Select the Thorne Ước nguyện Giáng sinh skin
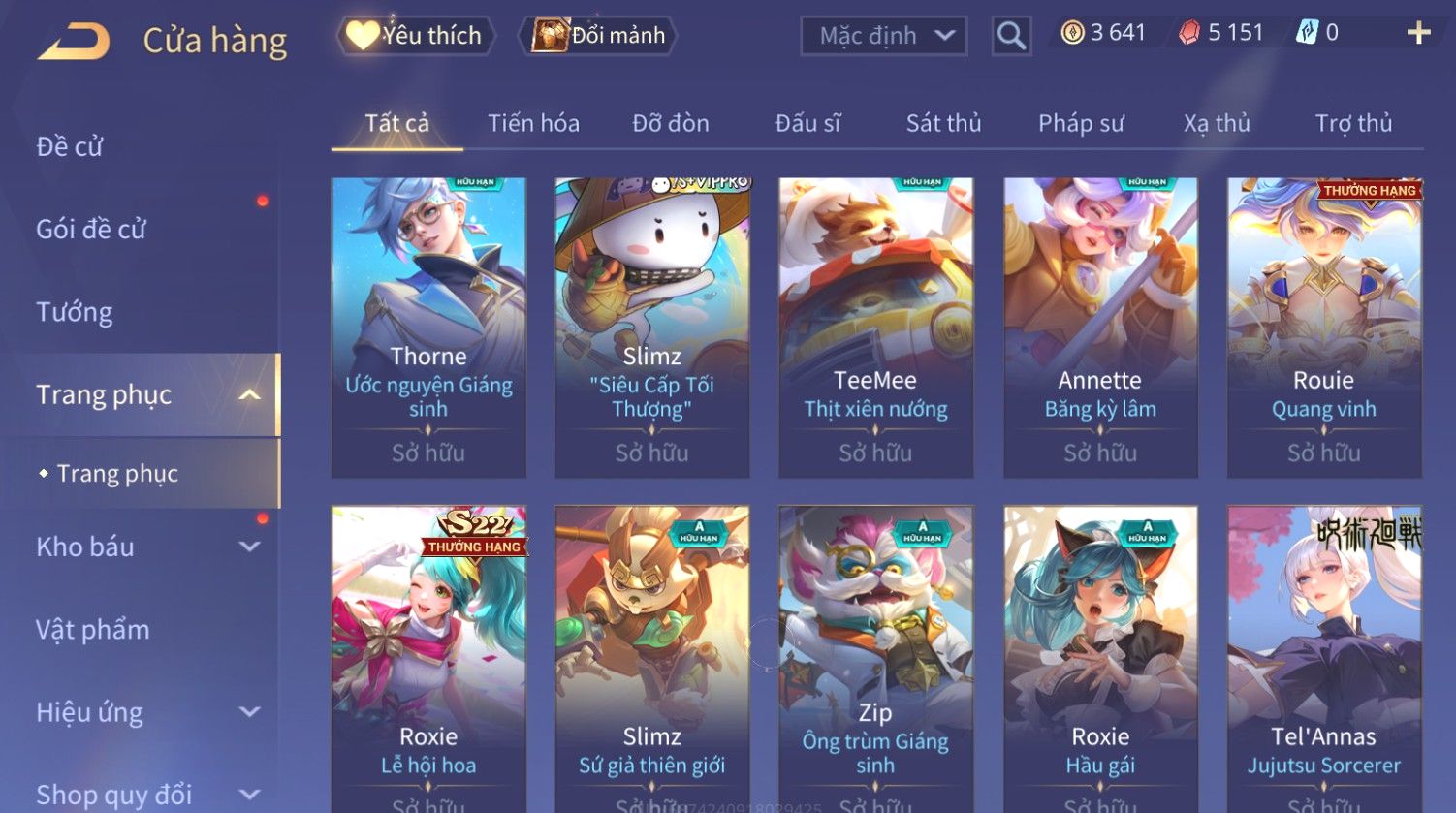 (428, 327)
